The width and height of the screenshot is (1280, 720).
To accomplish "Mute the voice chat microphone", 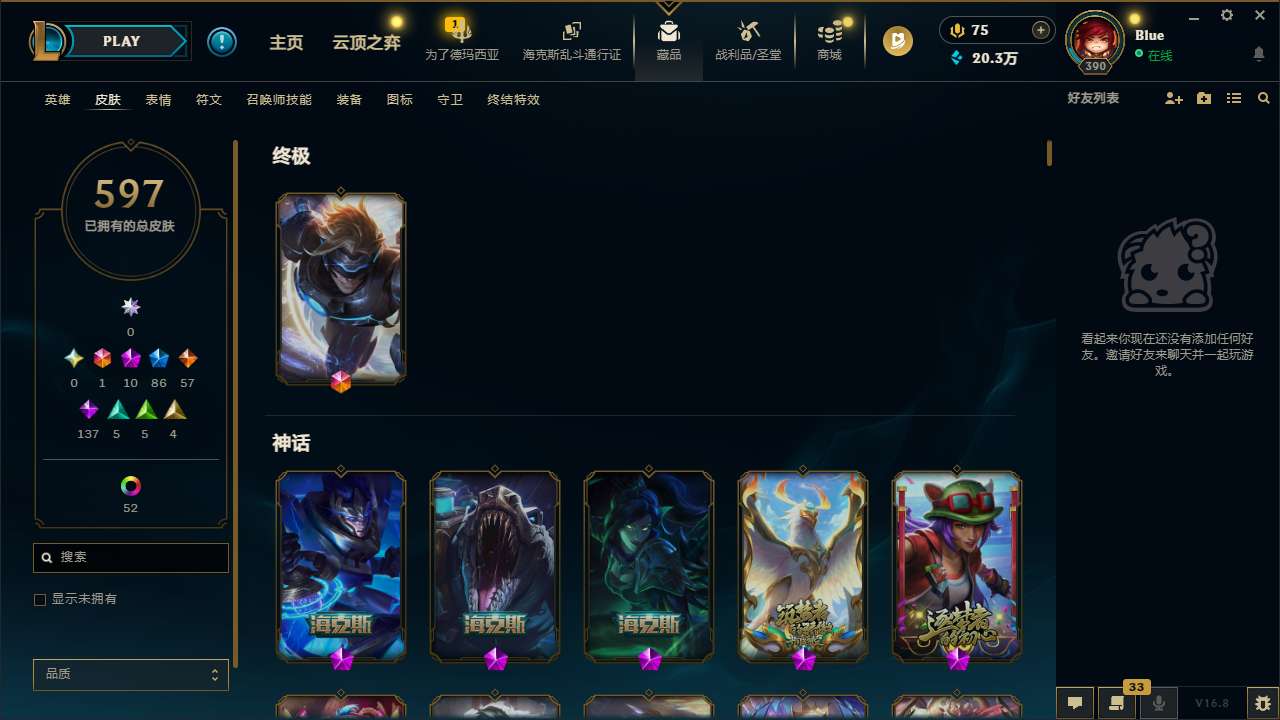I will [x=1159, y=703].
